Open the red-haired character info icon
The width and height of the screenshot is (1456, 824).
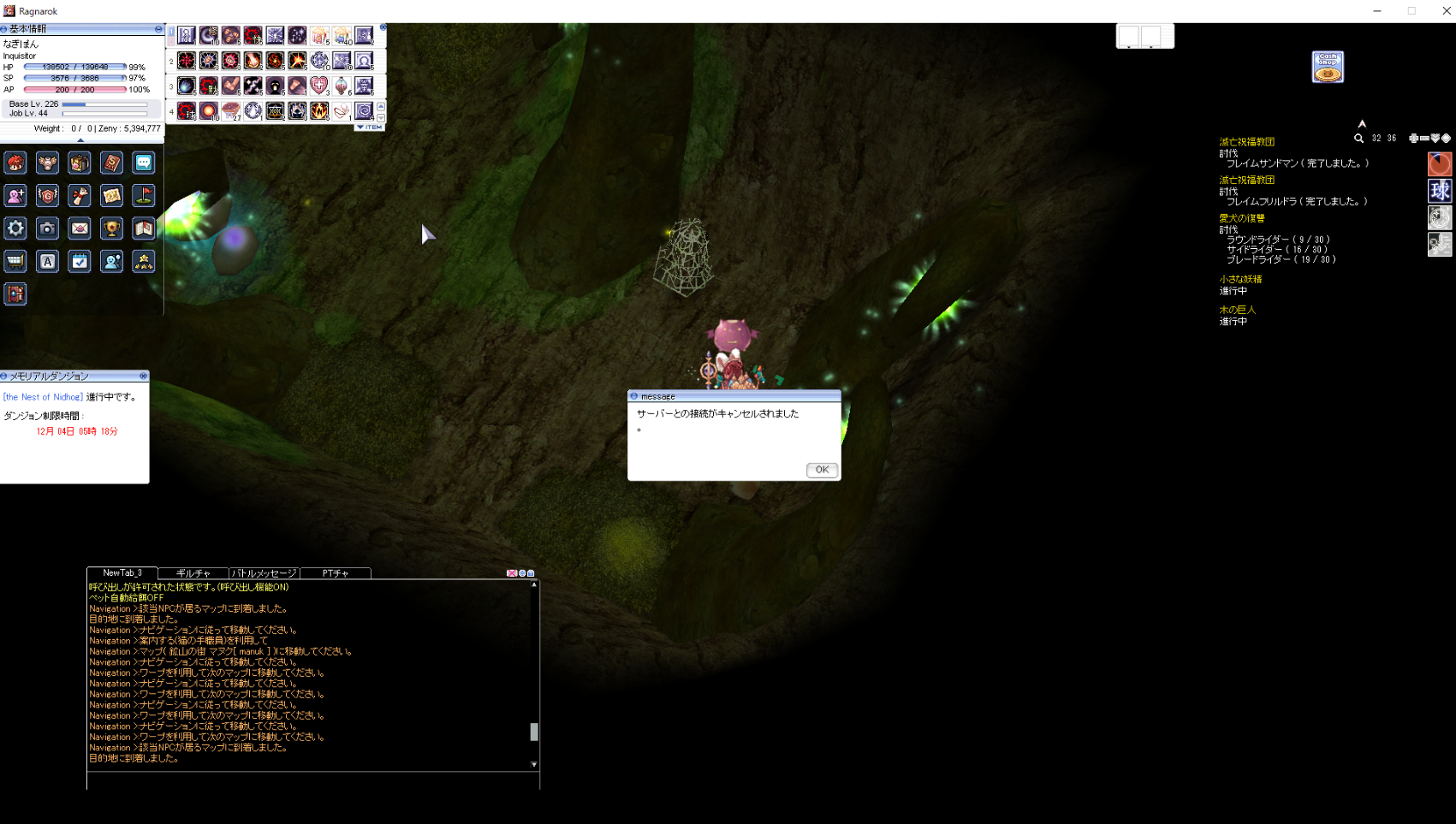coord(15,163)
